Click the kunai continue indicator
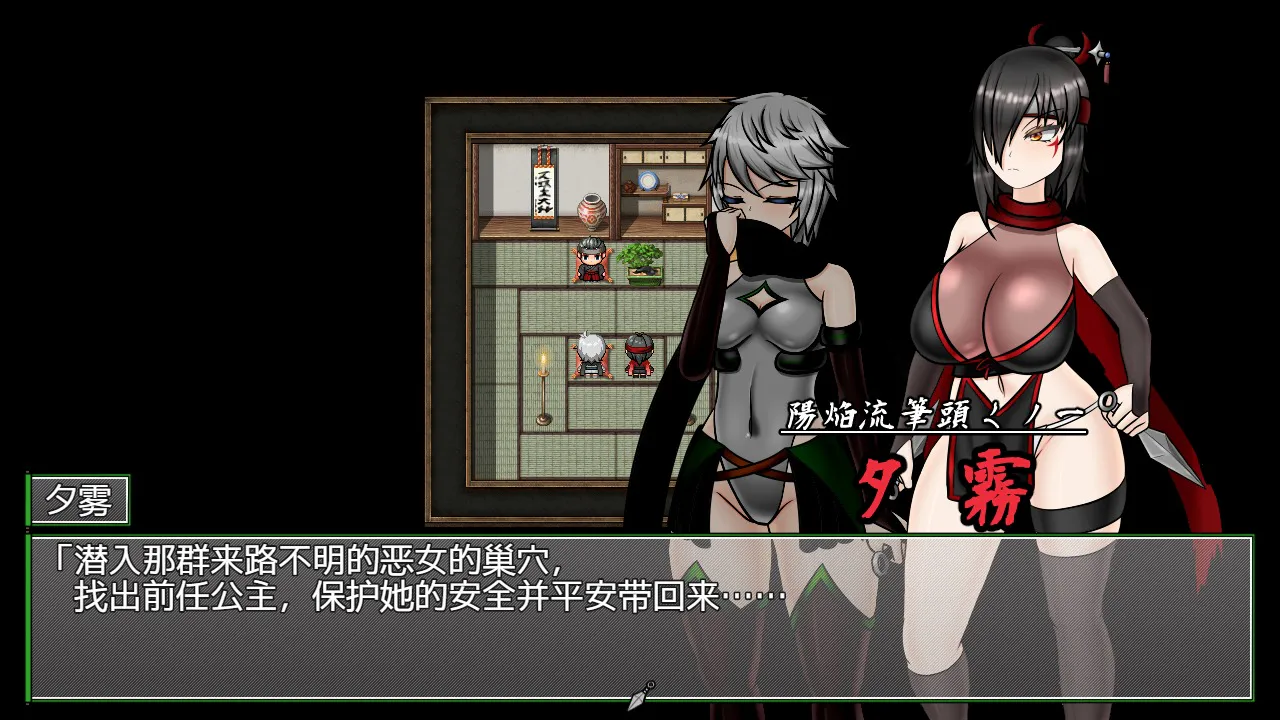This screenshot has height=720, width=1280. [641, 695]
